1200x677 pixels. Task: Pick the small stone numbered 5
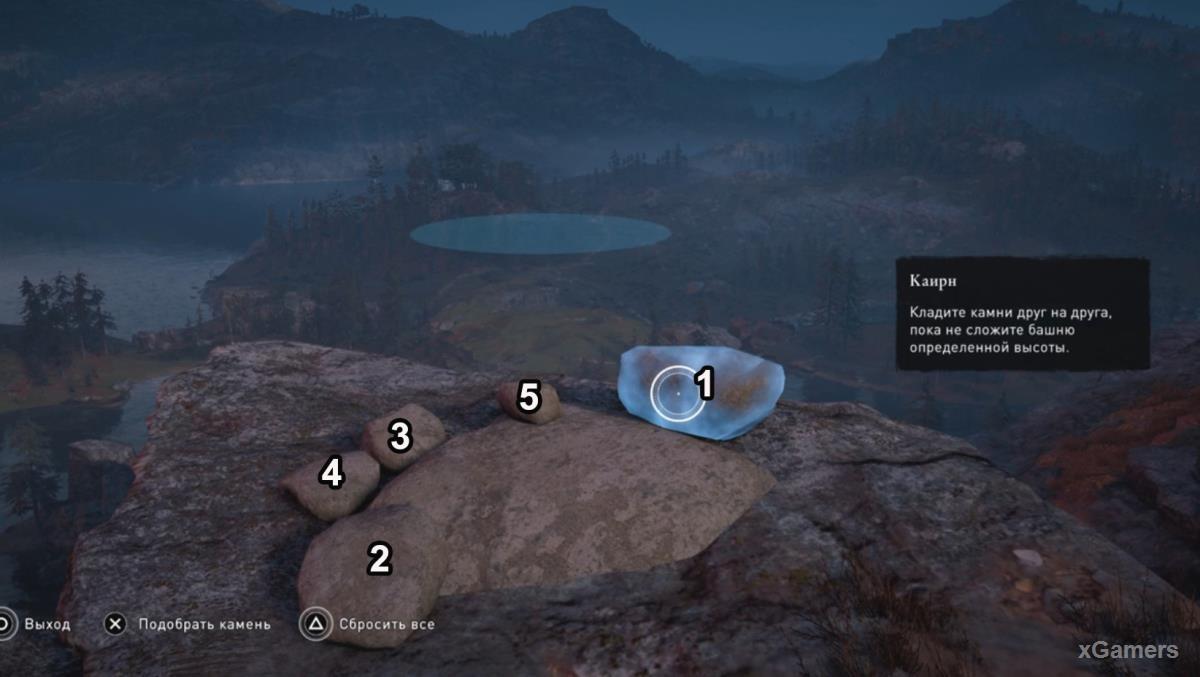click(528, 400)
